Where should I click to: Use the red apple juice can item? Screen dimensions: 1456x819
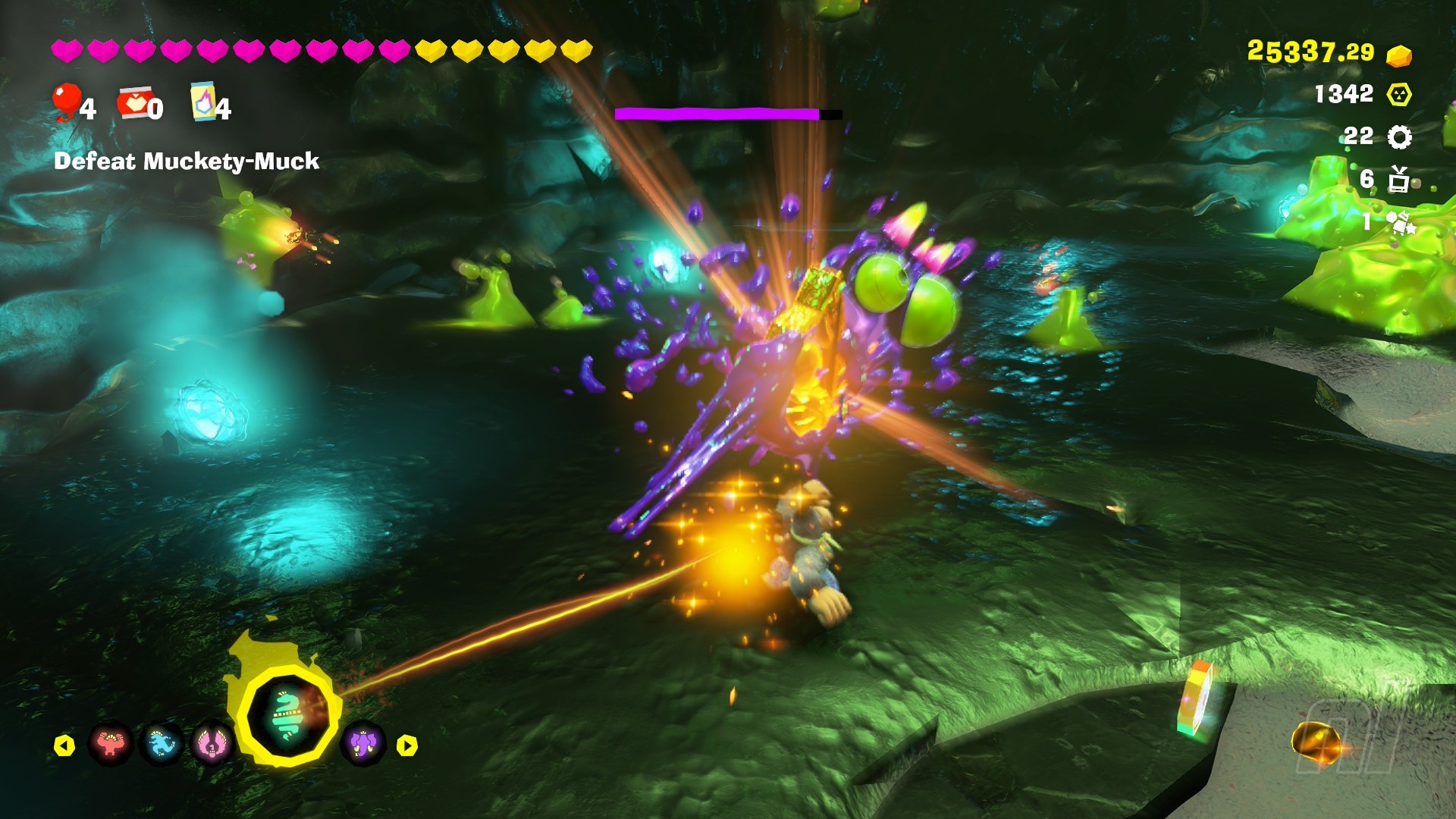pyautogui.click(x=135, y=104)
